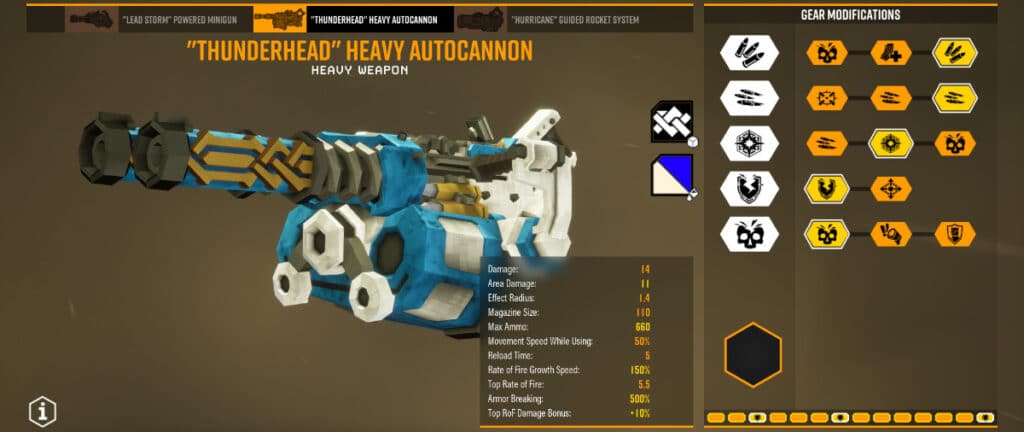Click the empty overclock hexagon slot
Screen dimensions: 1024x432
coord(752,355)
